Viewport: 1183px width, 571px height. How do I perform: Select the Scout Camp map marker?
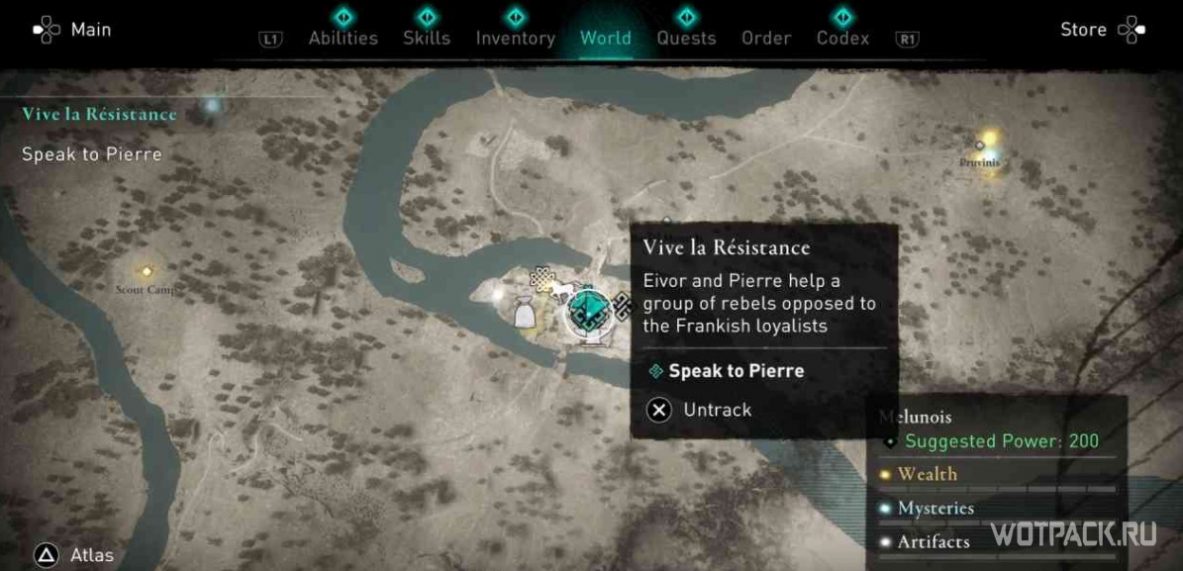click(147, 271)
